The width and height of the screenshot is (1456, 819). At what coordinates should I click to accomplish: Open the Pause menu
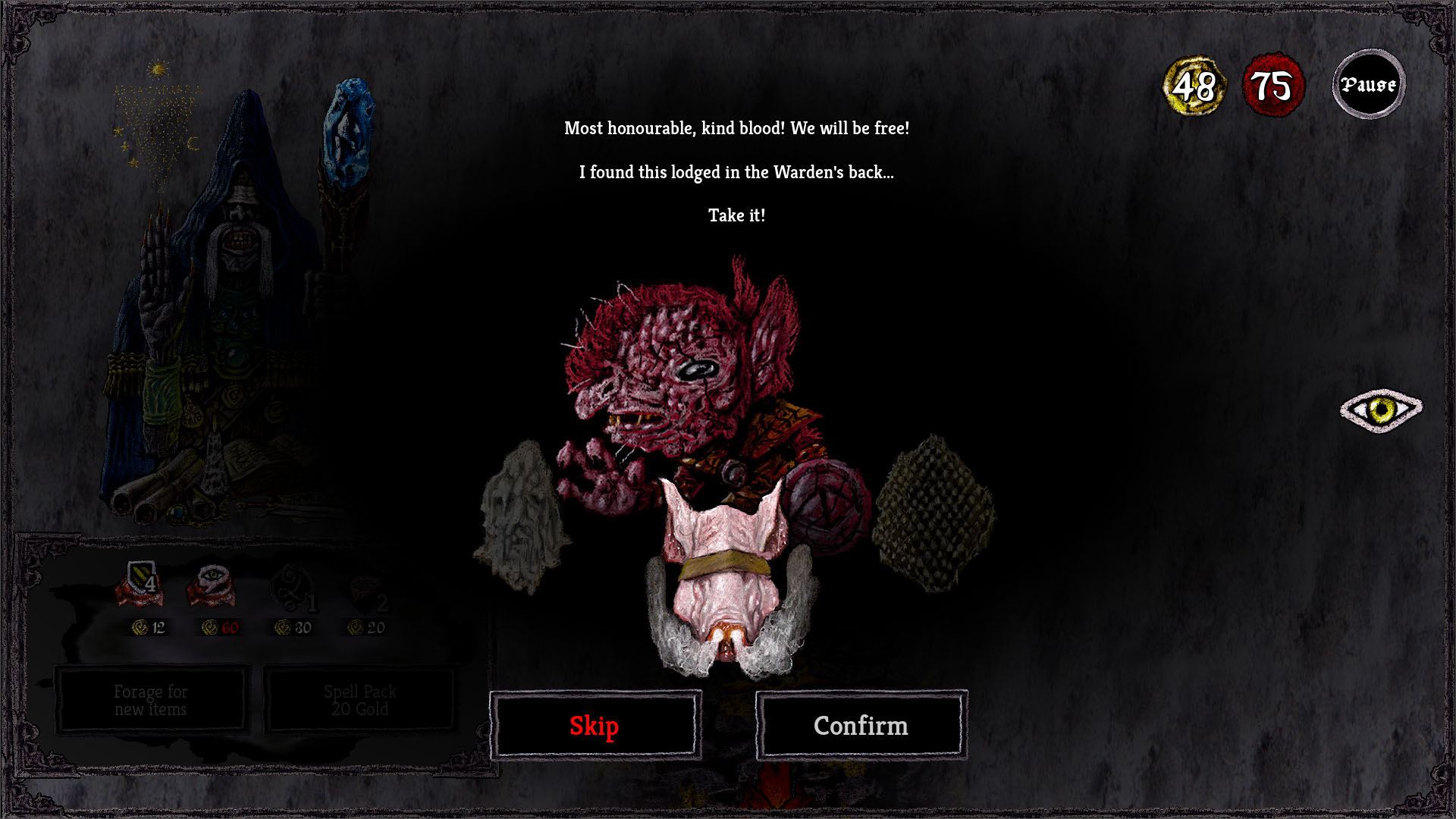1369,84
